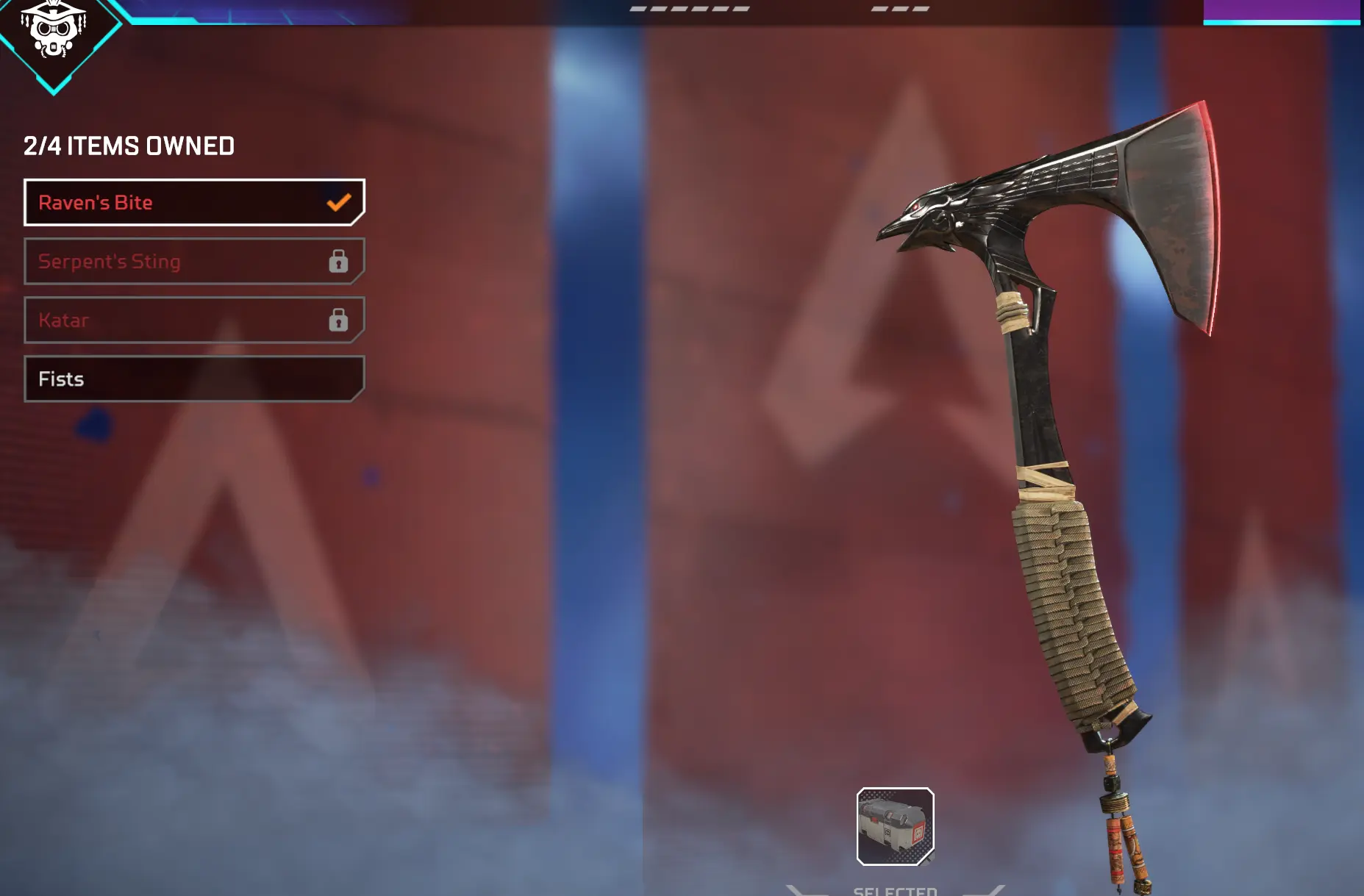
Task: Click the SELECTED label at screen bottom
Action: click(894, 891)
